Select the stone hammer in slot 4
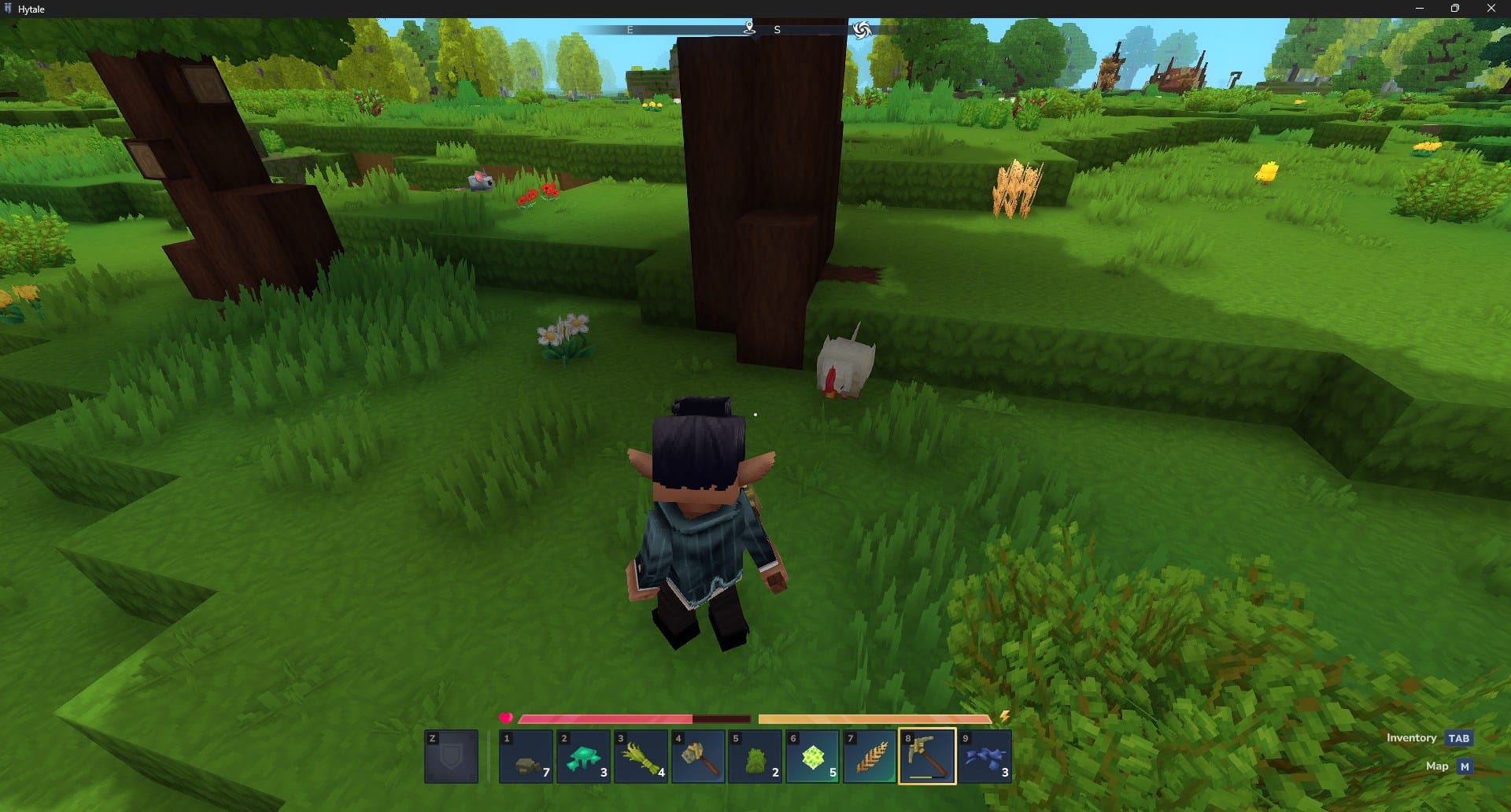 coord(698,757)
